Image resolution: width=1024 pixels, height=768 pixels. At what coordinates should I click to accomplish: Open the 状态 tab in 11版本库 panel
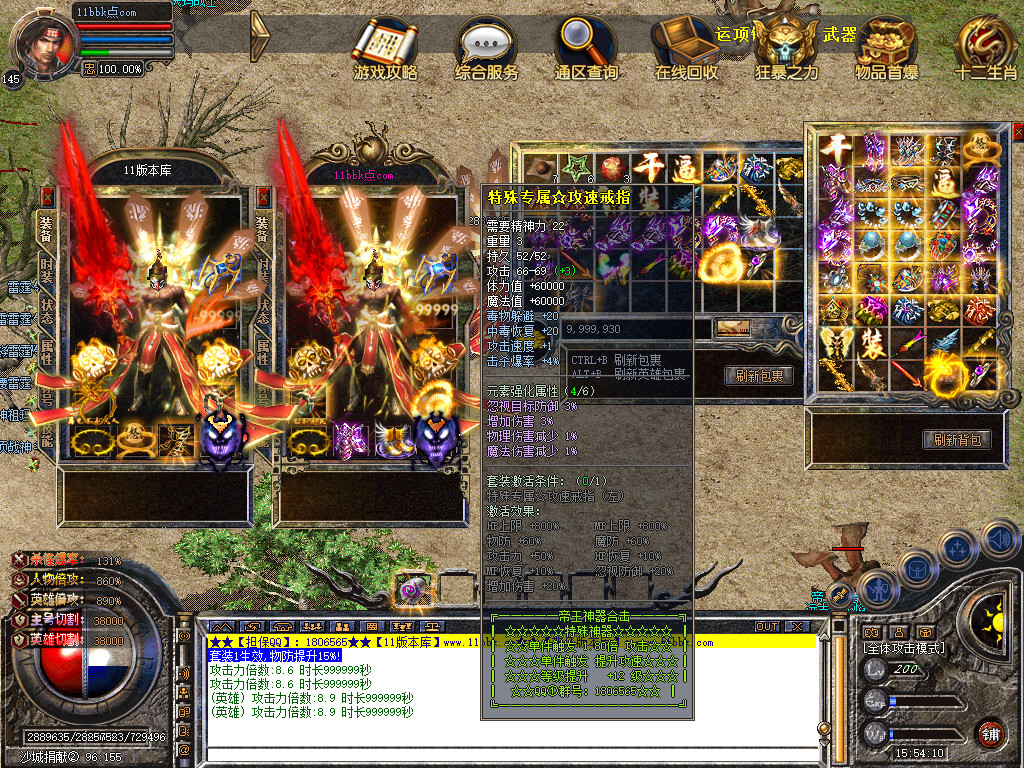pos(46,309)
